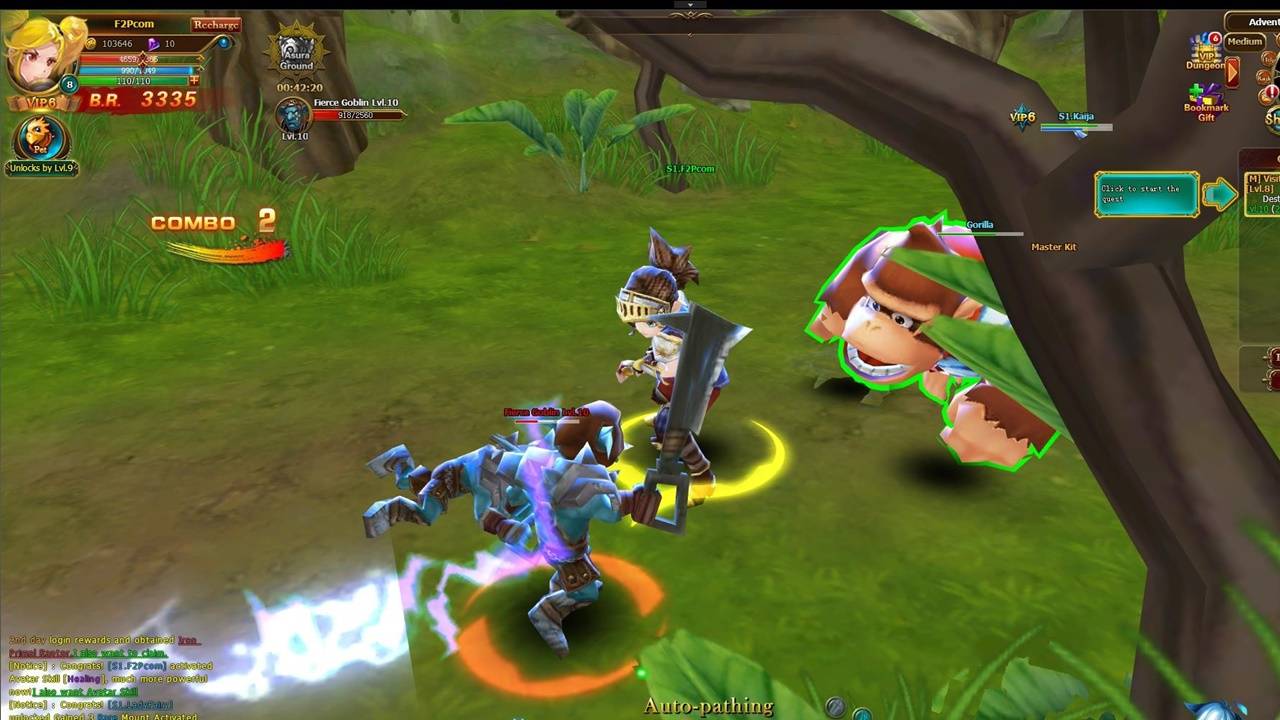
Task: Select the Fierce Goblin target portrait
Action: tap(294, 116)
